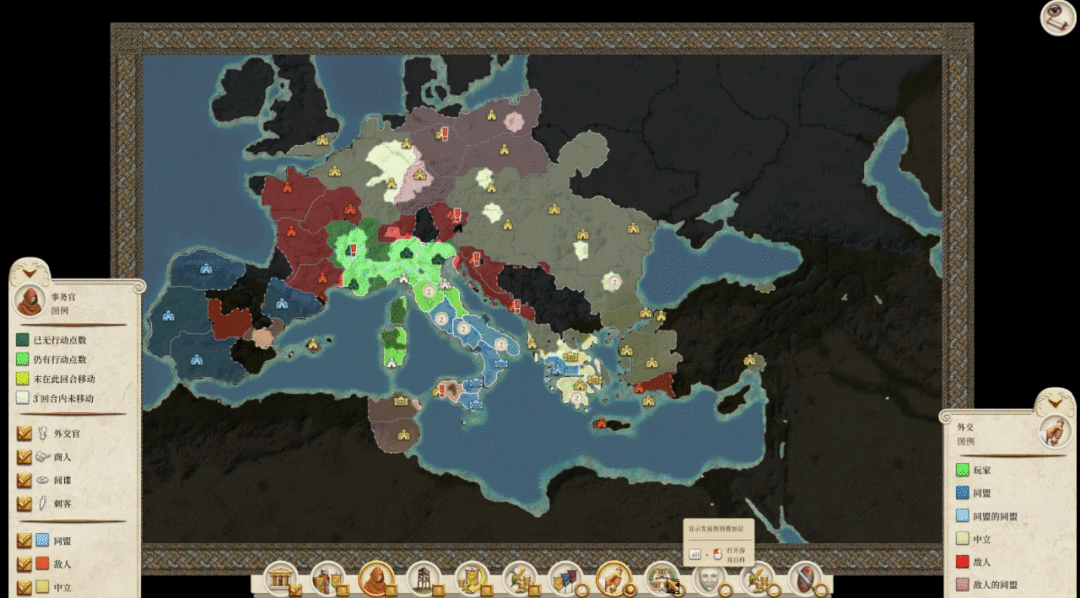The height and width of the screenshot is (598, 1080).
Task: Select the sword and red shield overlay
Action: (x=804, y=577)
